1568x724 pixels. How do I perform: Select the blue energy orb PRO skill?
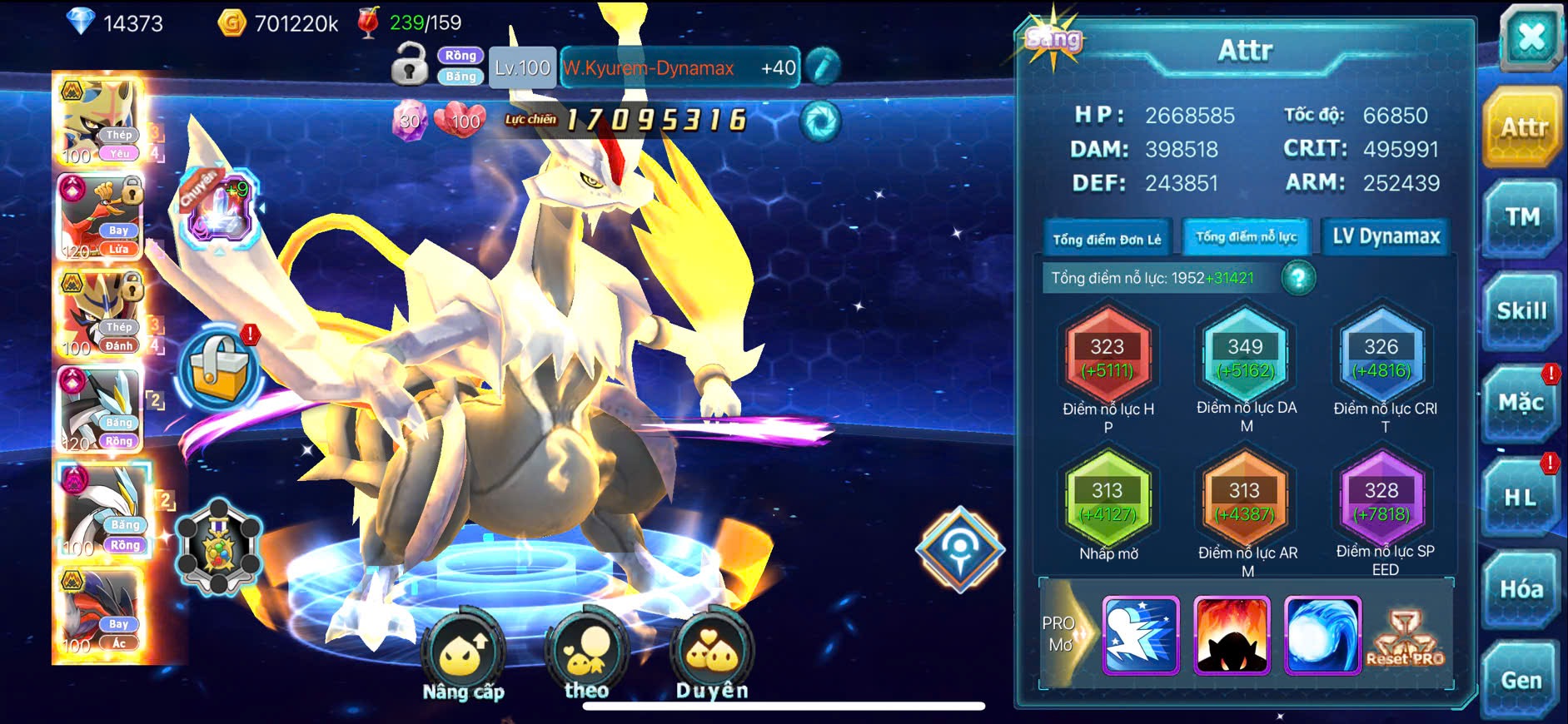1322,635
